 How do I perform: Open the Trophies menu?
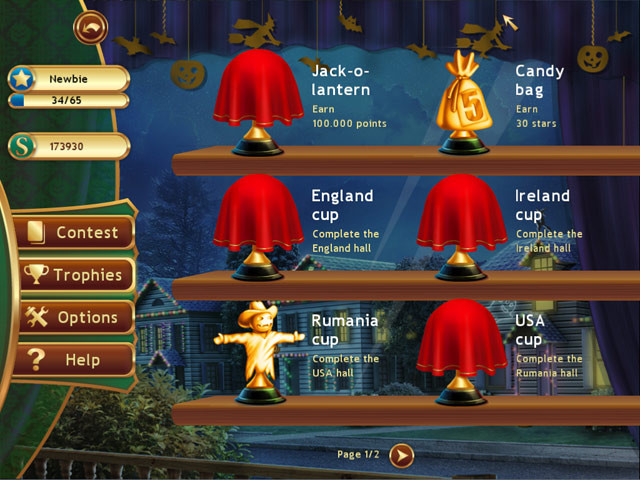pyautogui.click(x=76, y=275)
